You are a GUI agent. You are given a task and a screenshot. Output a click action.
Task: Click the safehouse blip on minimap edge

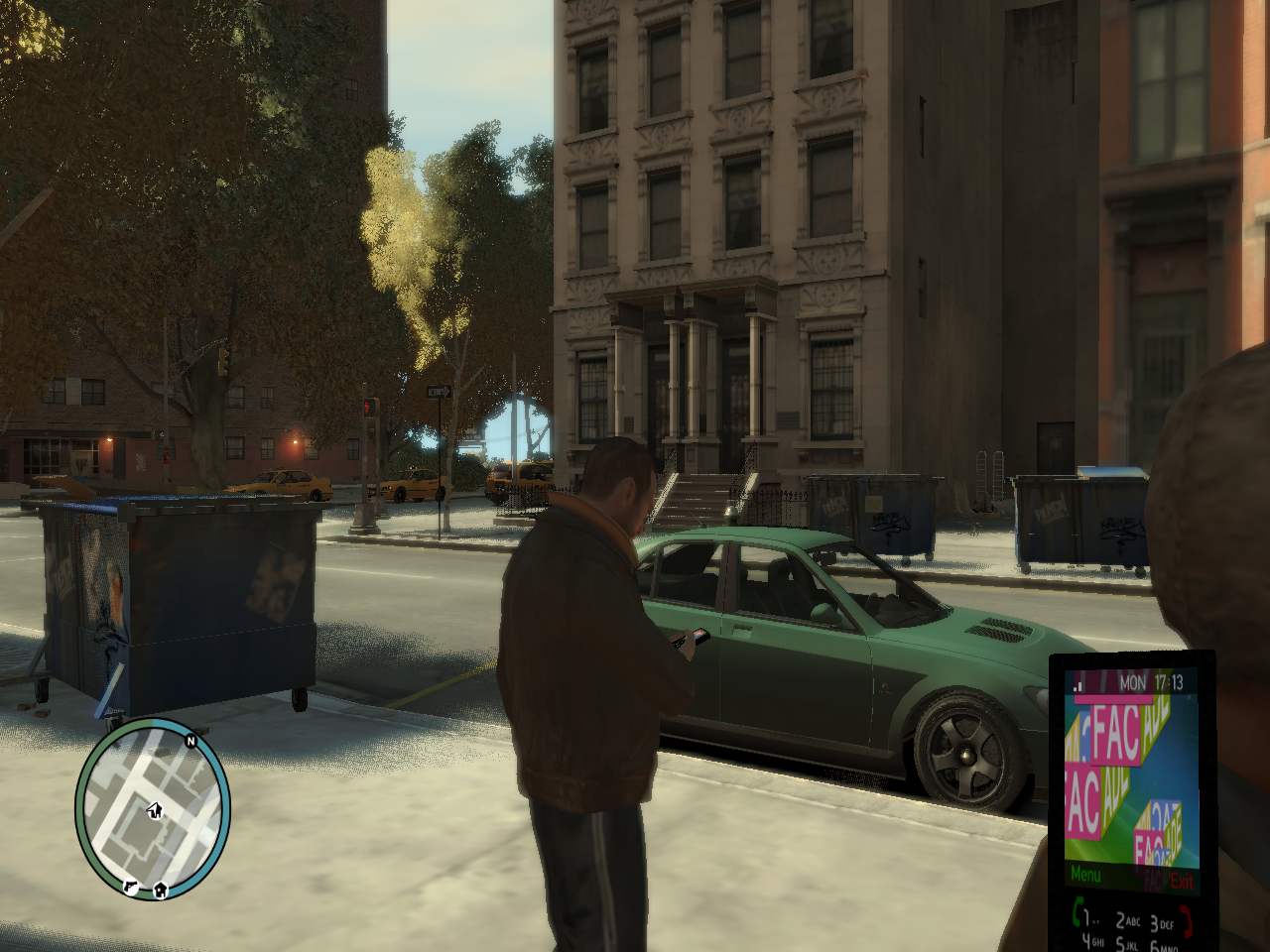click(160, 890)
